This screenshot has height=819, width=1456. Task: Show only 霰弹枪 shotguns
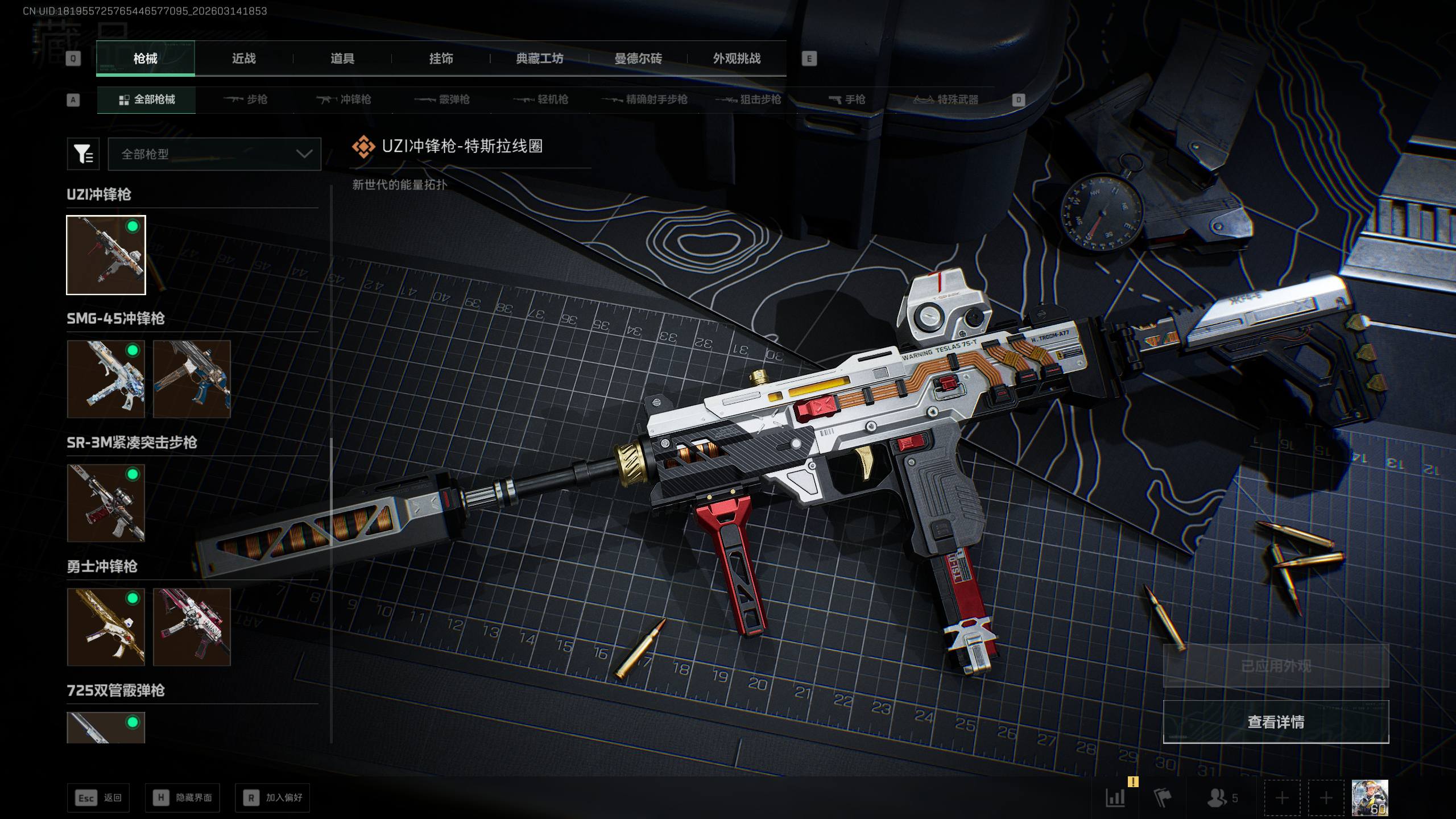coord(442,100)
